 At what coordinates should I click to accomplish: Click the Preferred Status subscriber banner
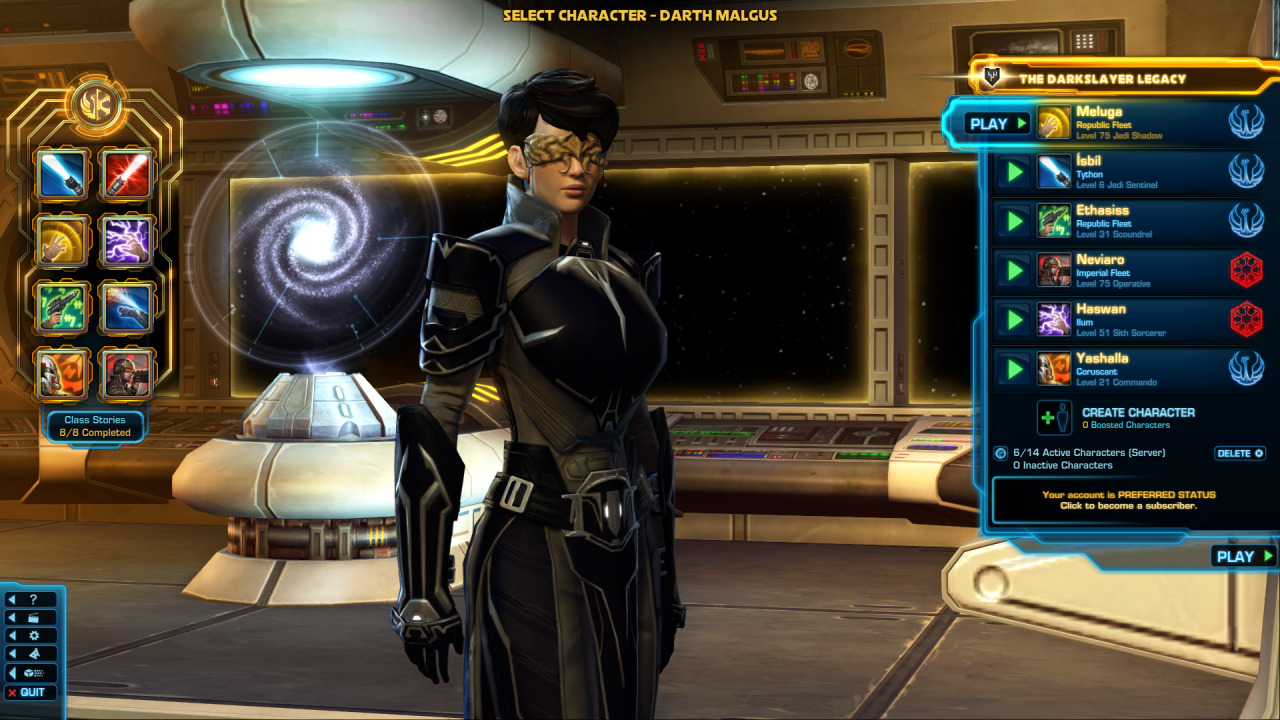1129,500
